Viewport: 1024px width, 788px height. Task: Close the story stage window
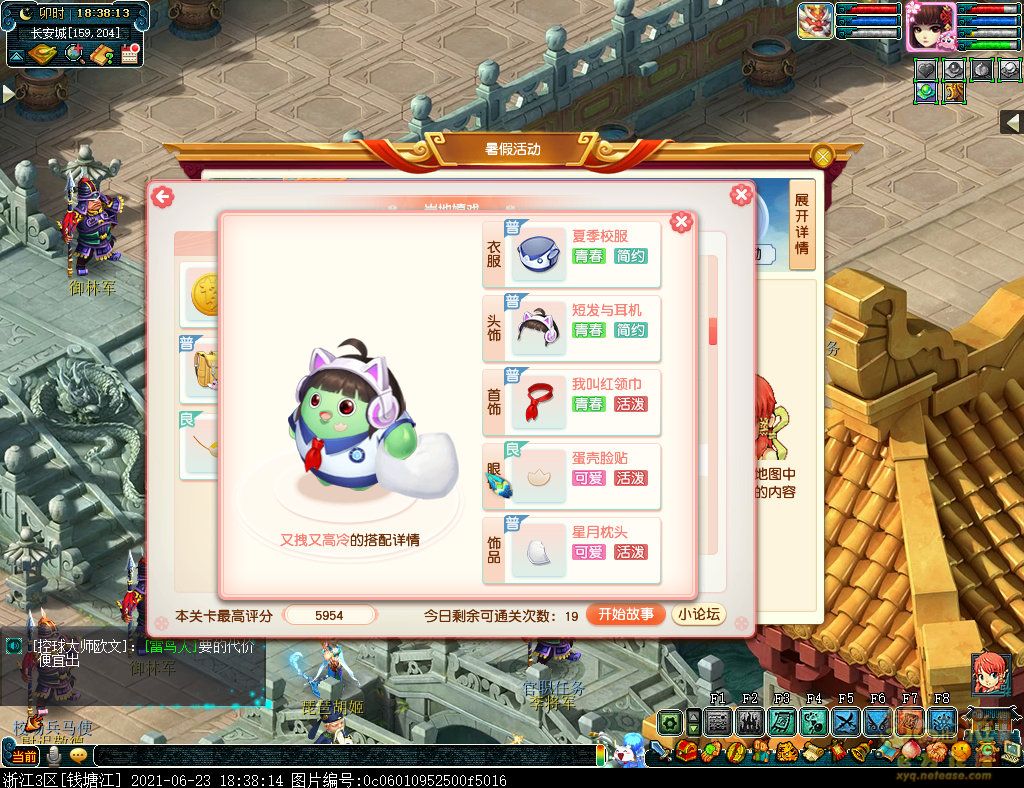741,195
